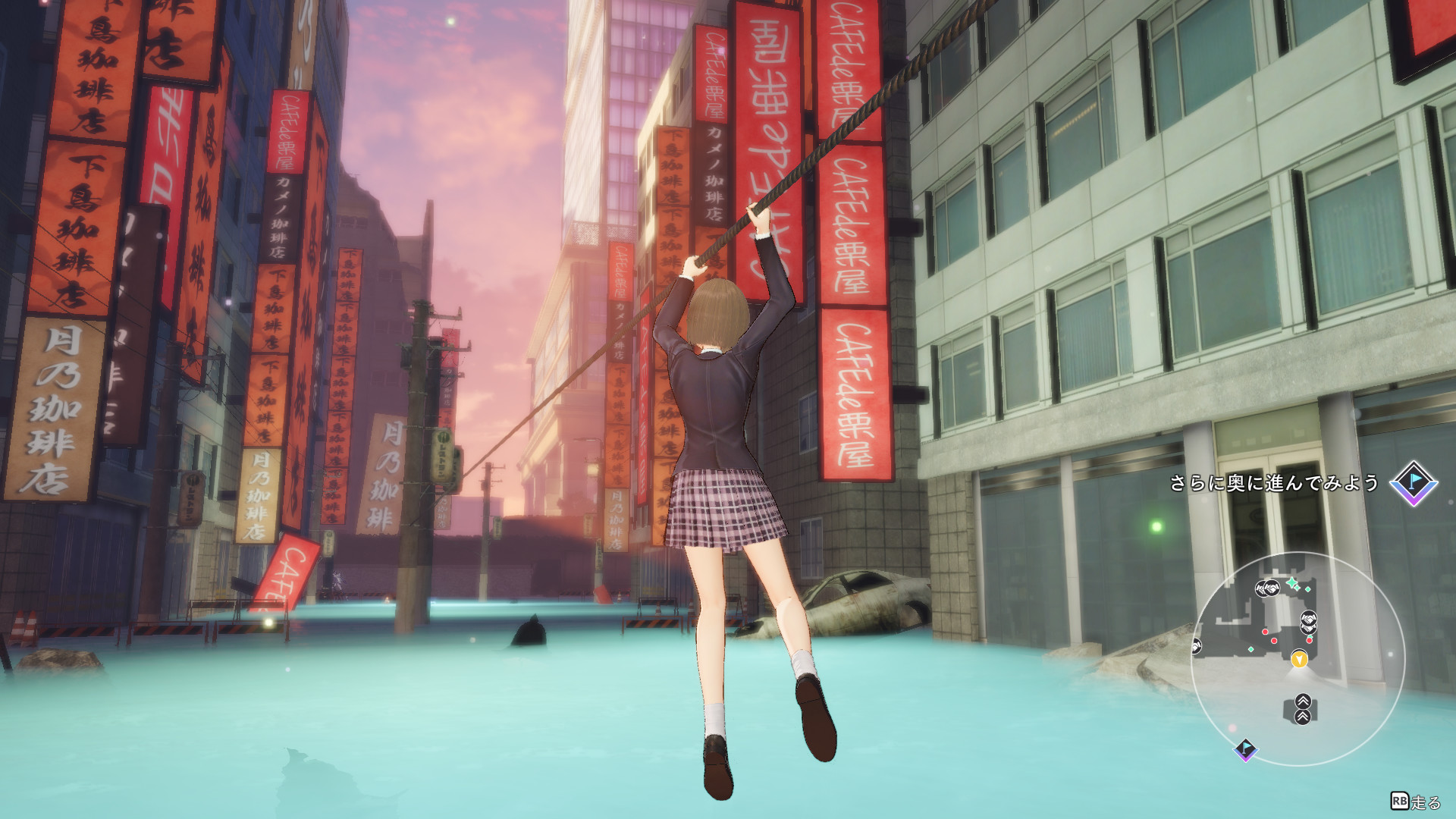The width and height of the screenshot is (1456, 819).
Task: Click the green sparkle item icon on the minimap
Action: pyautogui.click(x=1293, y=582)
